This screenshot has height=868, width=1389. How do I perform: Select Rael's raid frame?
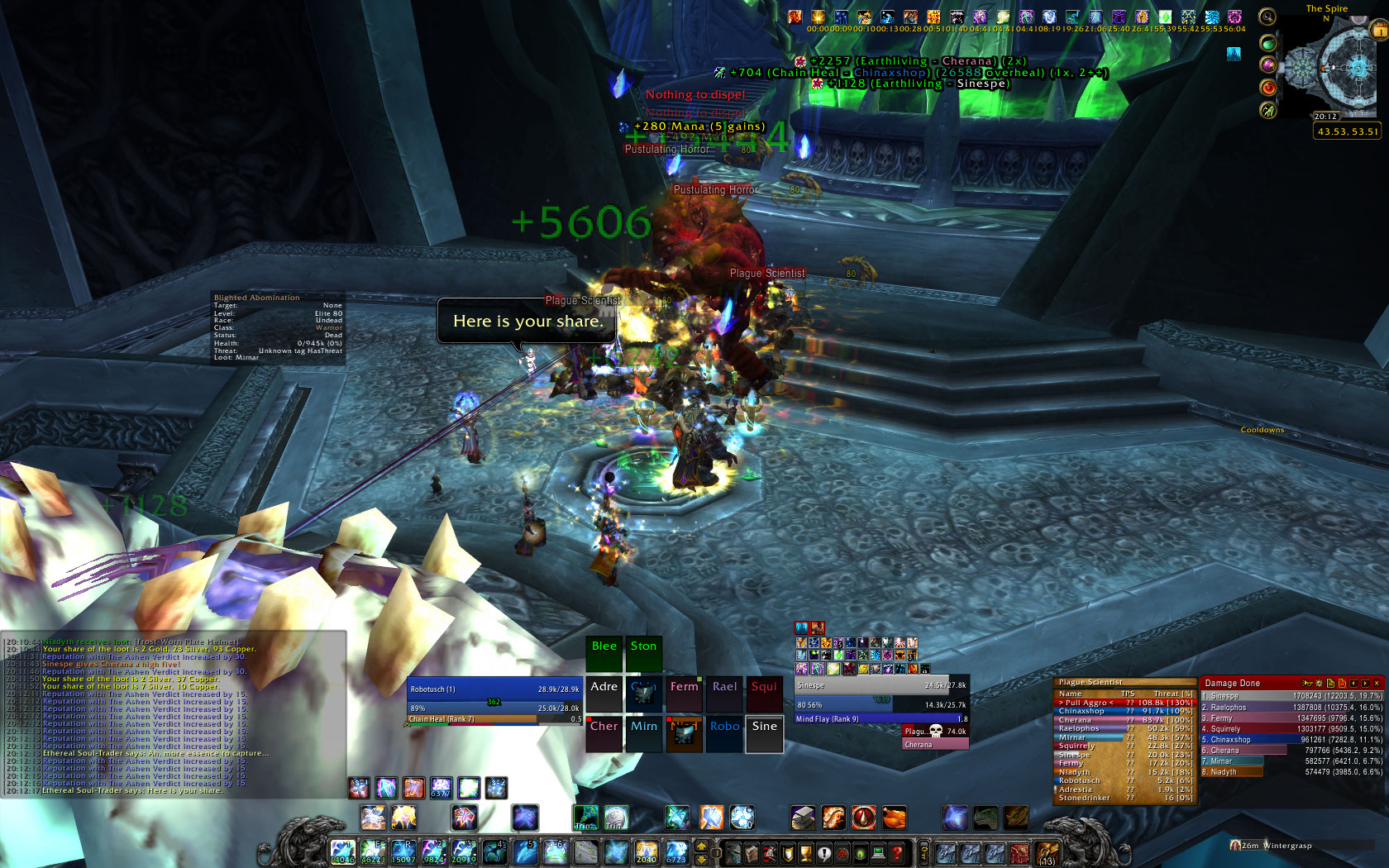(724, 694)
